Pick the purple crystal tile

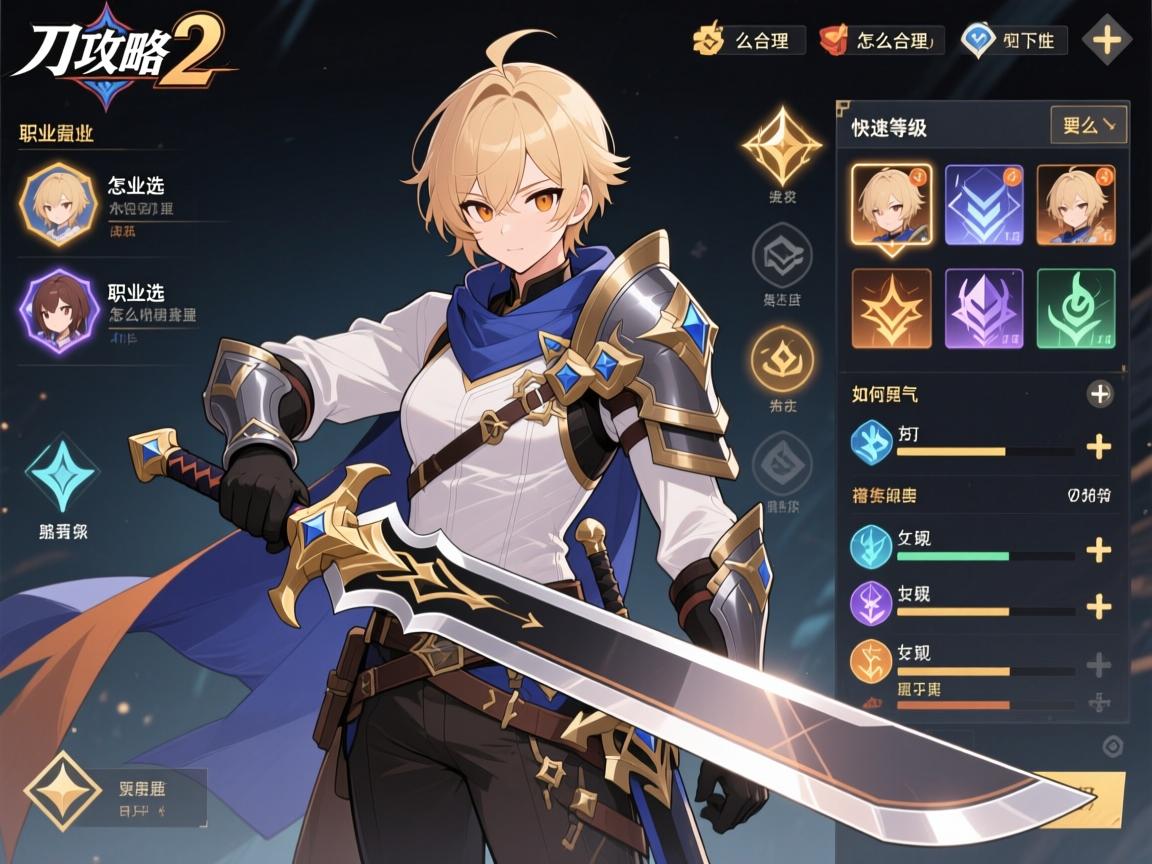pos(984,308)
